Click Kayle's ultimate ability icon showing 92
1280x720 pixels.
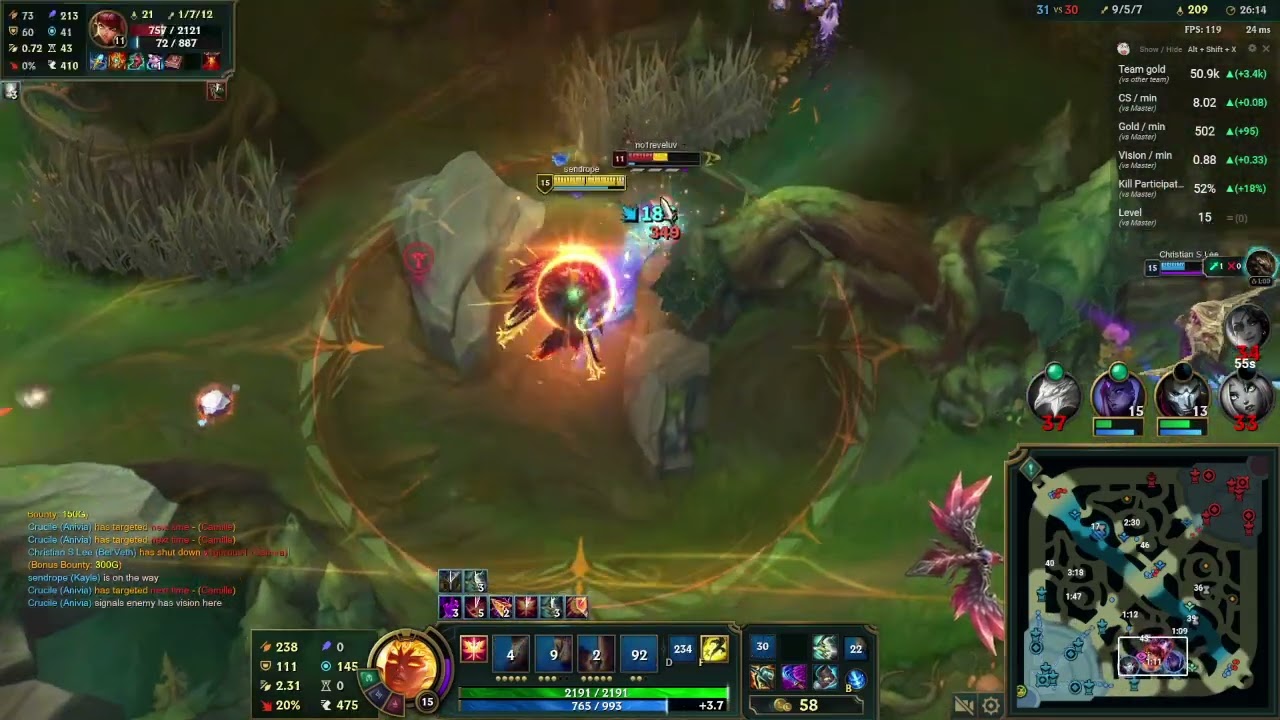click(x=637, y=653)
